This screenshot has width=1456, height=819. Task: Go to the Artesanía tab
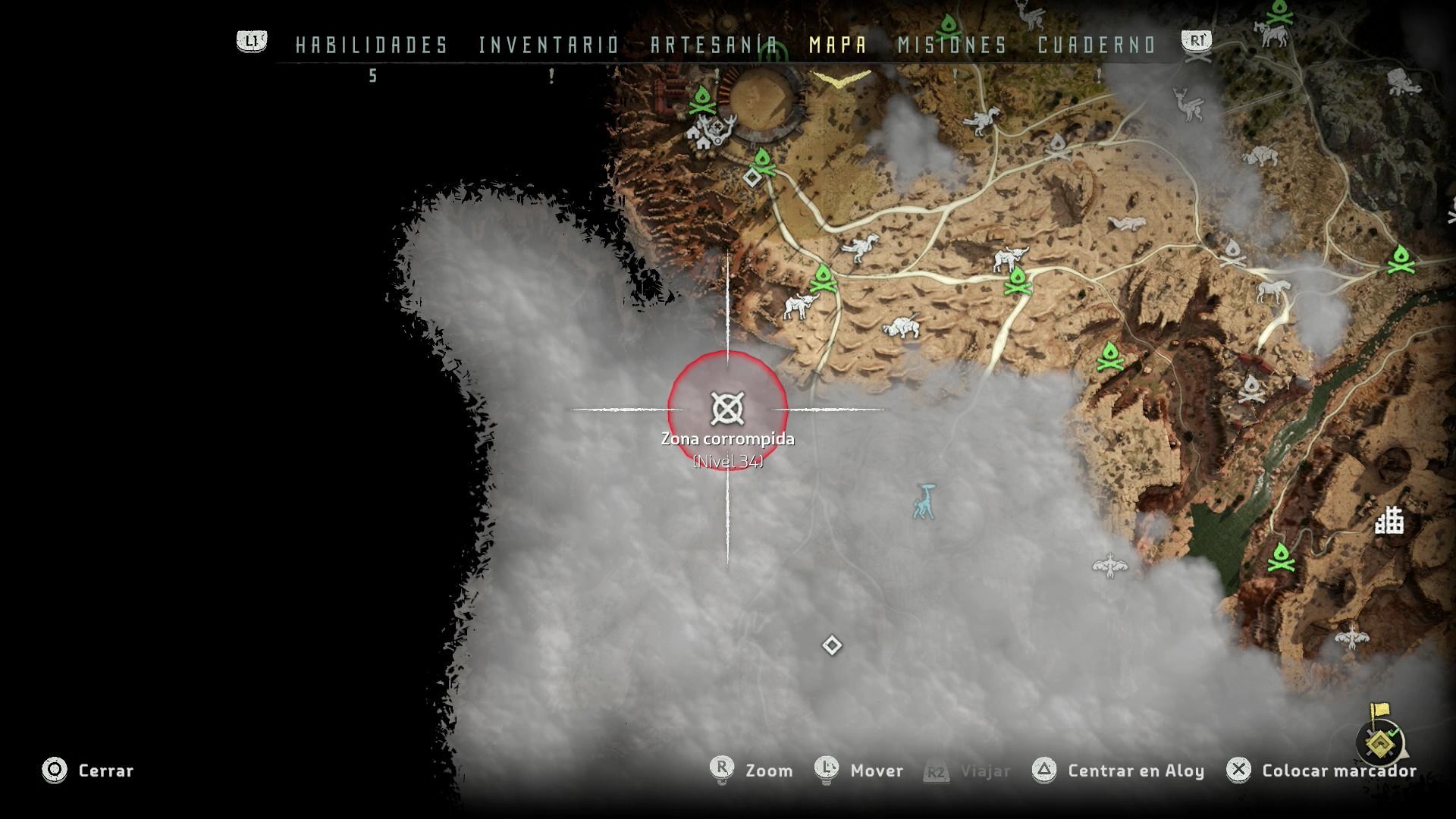(714, 45)
